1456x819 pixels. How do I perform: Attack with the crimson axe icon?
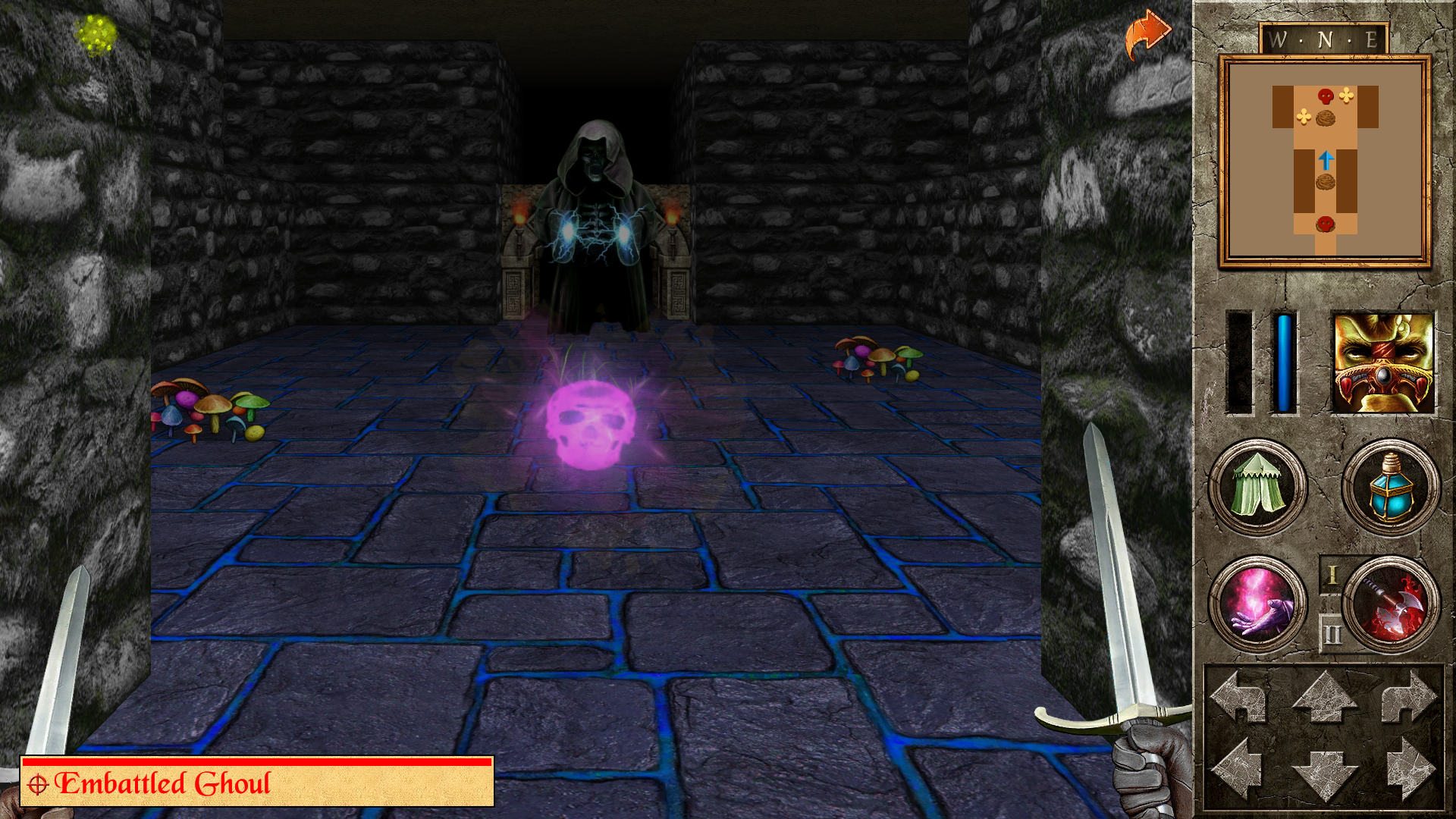[1392, 606]
